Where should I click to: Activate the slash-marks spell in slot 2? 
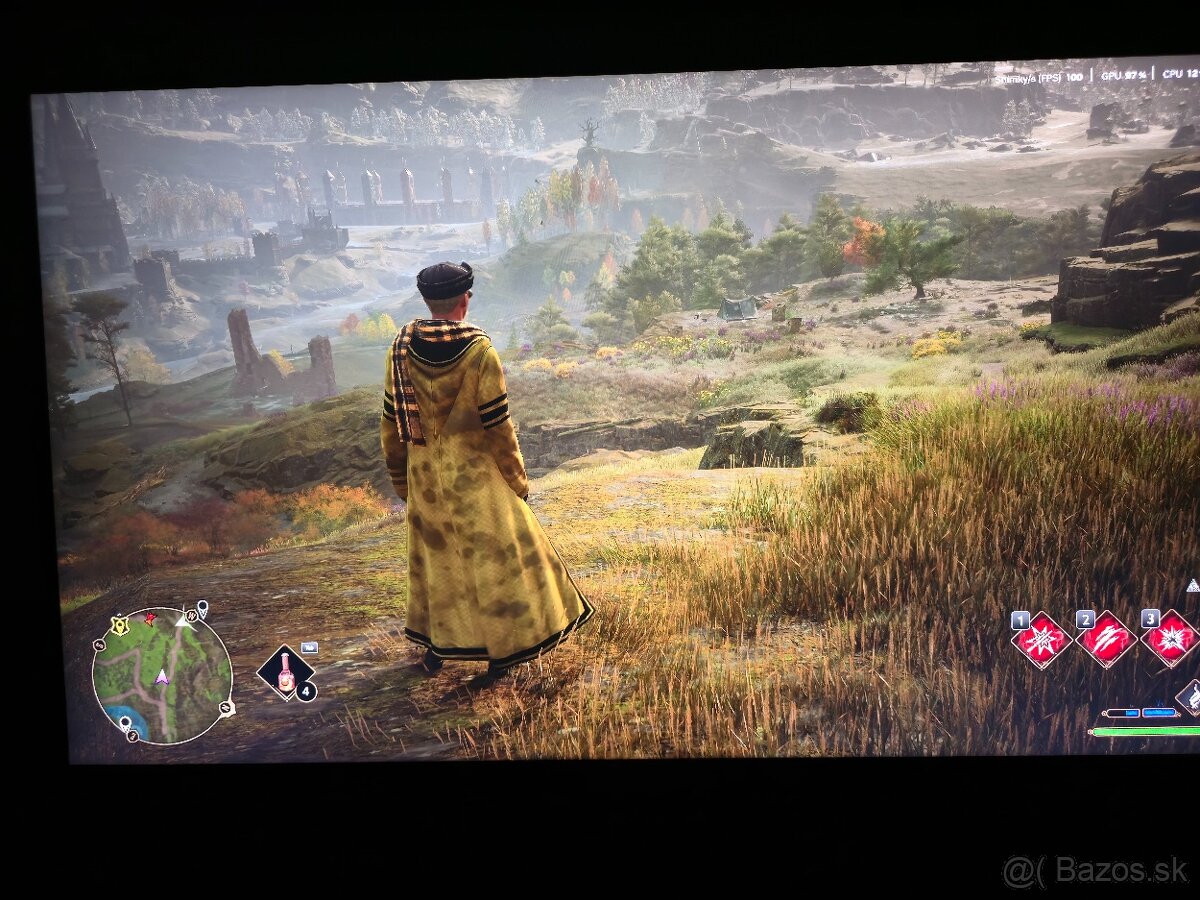1106,639
